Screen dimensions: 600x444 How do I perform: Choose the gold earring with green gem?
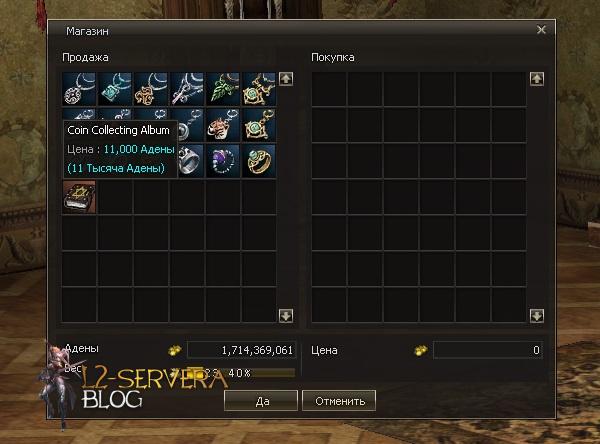[259, 125]
